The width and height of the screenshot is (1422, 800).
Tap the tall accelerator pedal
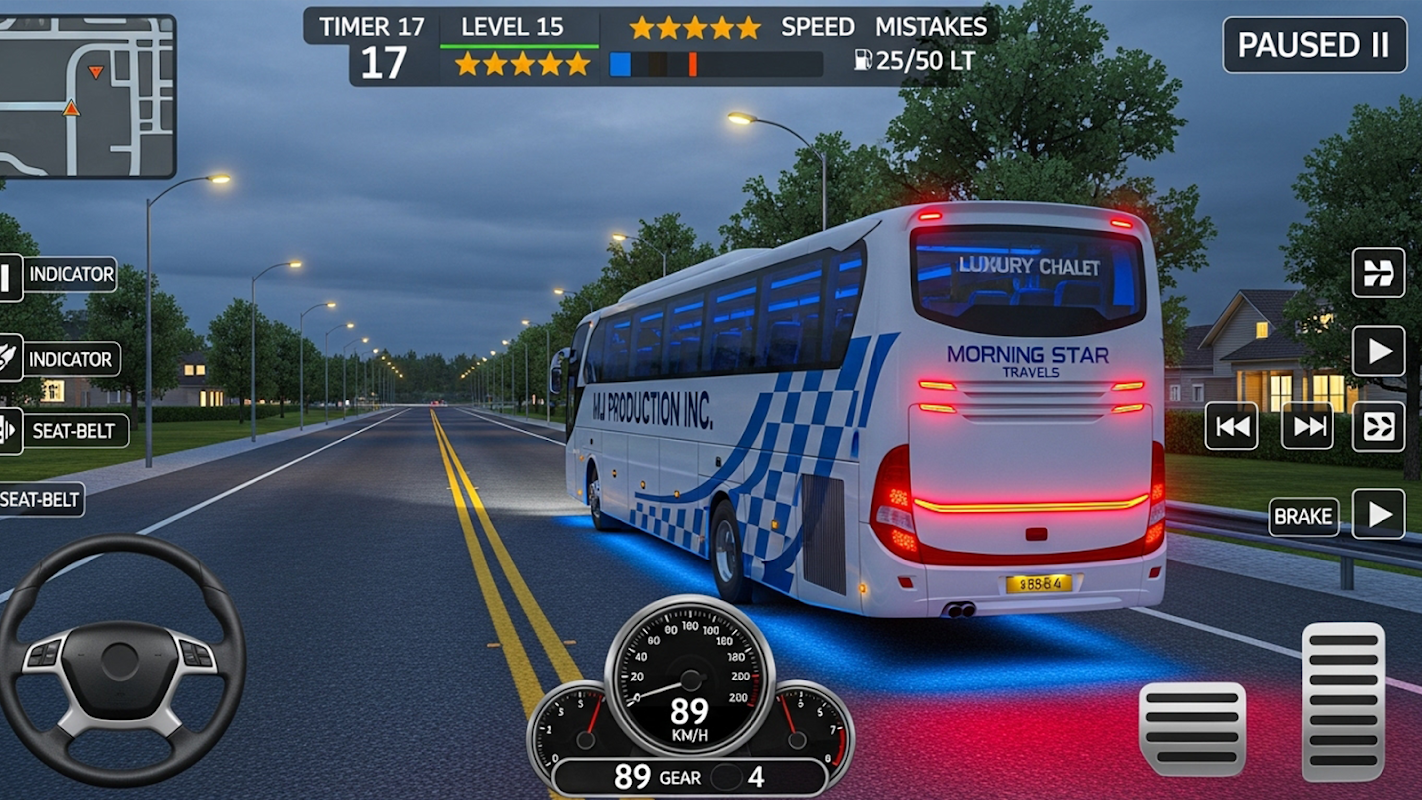[x=1343, y=701]
